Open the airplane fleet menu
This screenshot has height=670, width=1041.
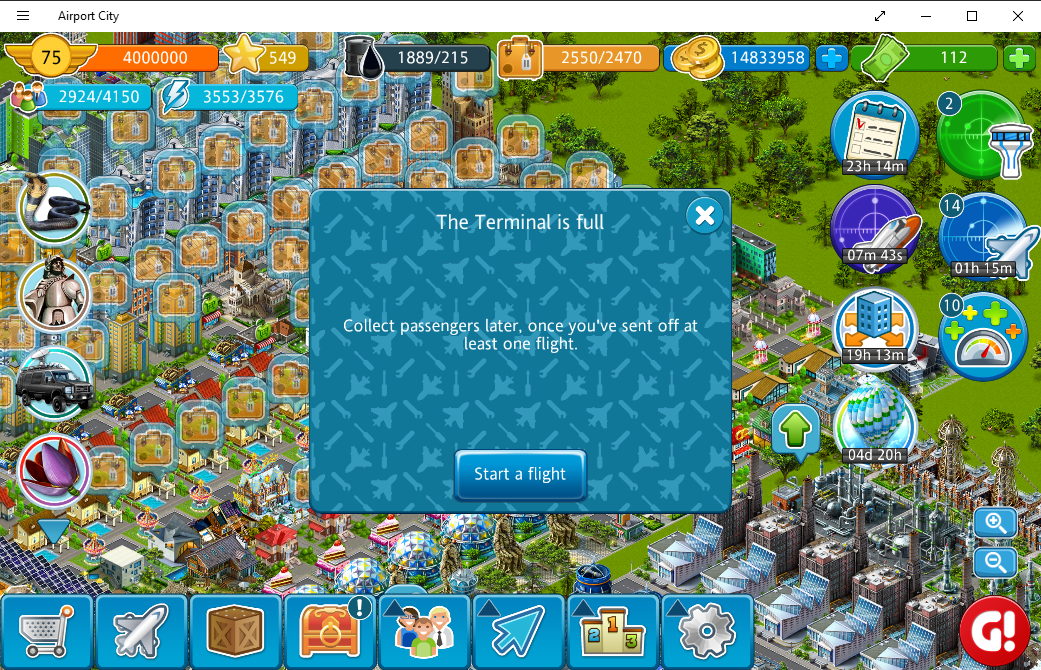click(x=141, y=632)
